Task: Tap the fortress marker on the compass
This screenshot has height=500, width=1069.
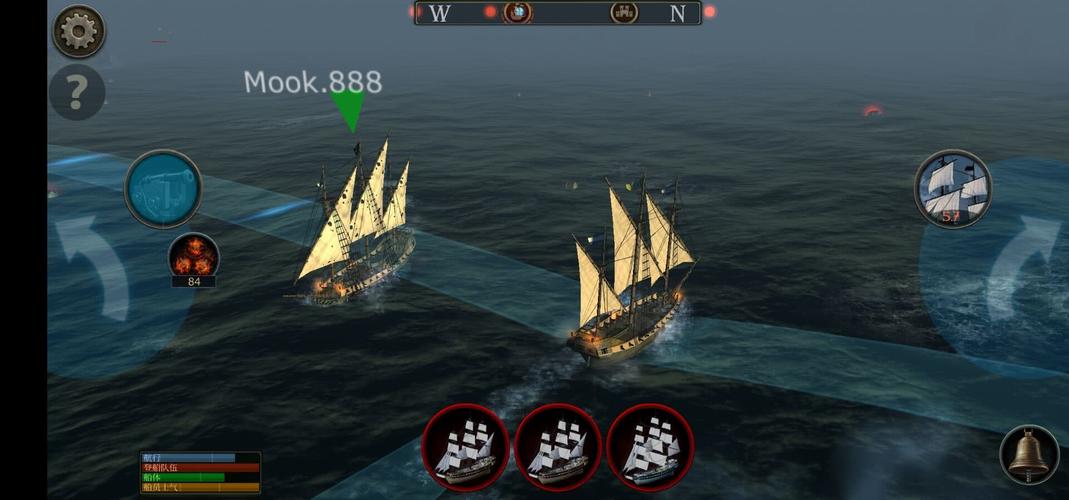Action: pos(624,13)
